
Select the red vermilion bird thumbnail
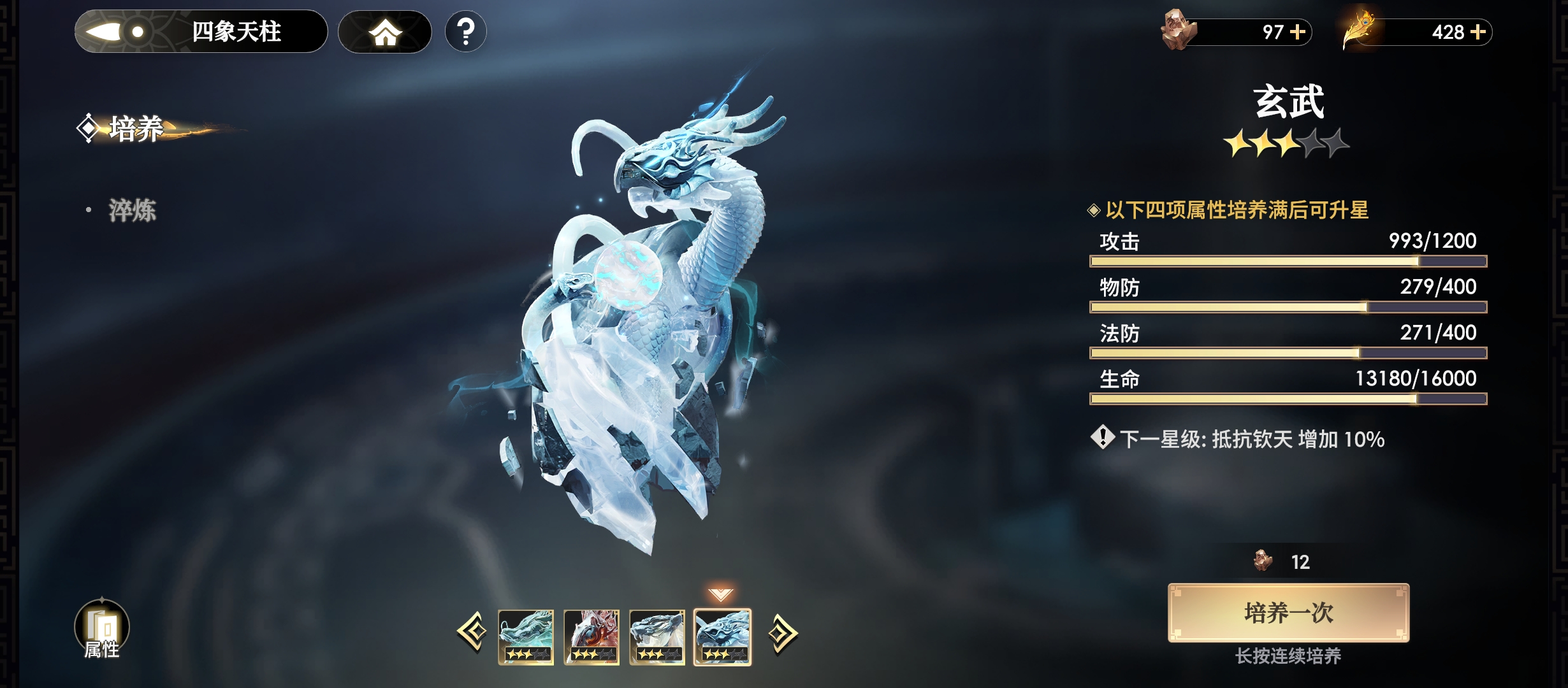[592, 637]
